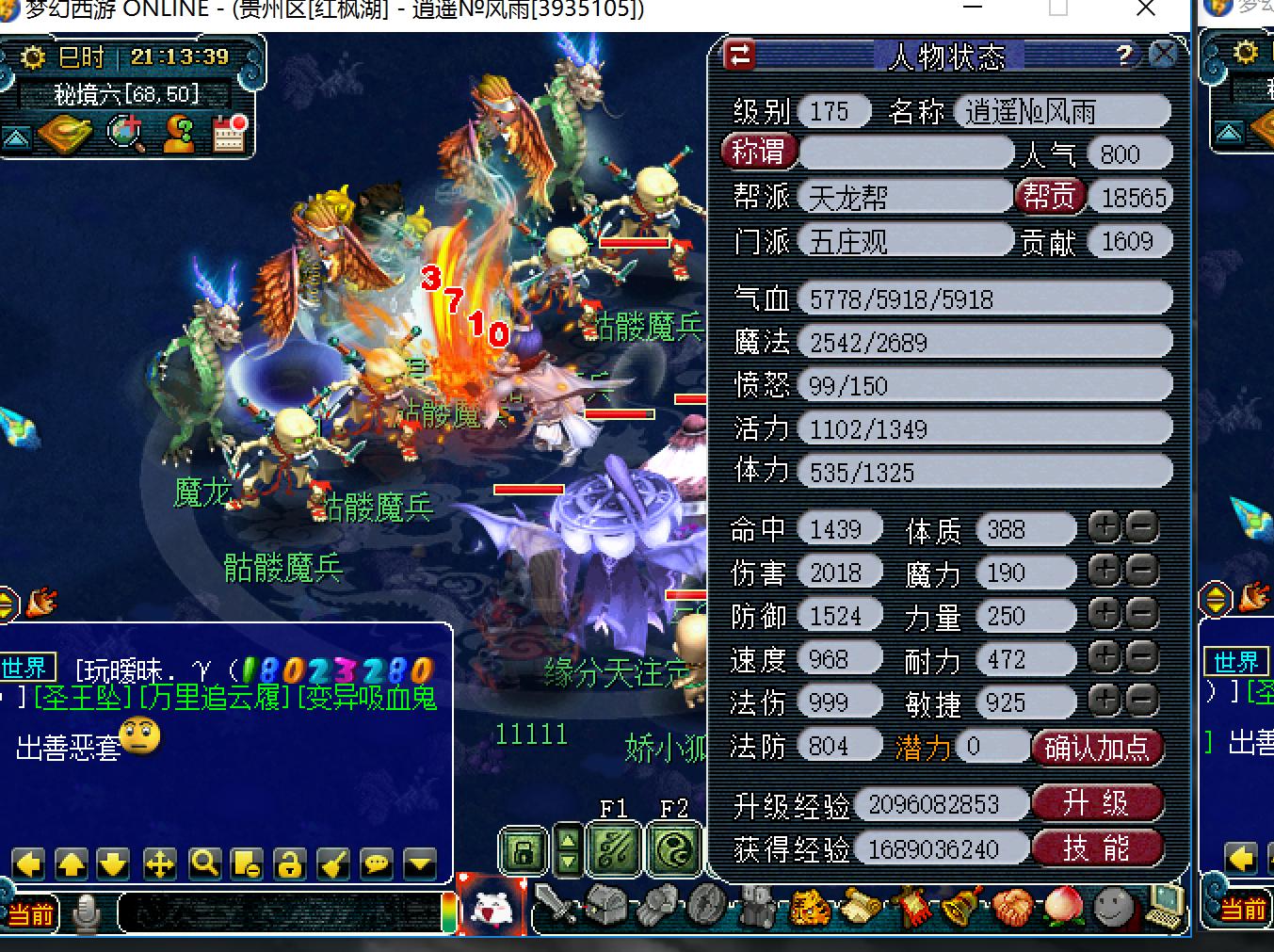Click the sword attack icon in toolbar
Image resolution: width=1274 pixels, height=952 pixels.
click(x=556, y=908)
